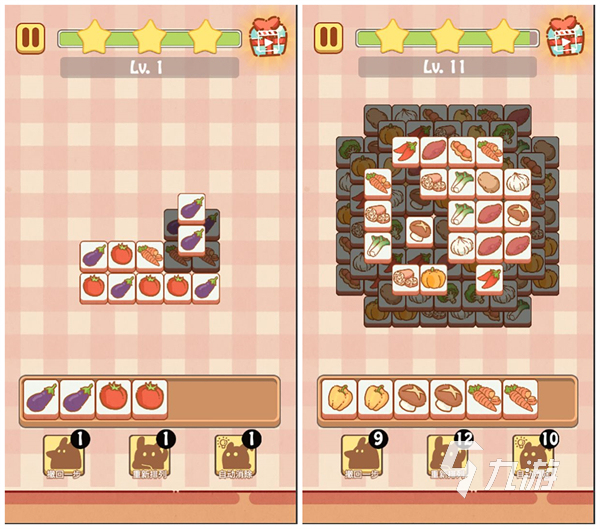Screen dimensions: 600x529
Task: Use lightbulb hint power-up showing 10 uses
Action: (x=533, y=456)
